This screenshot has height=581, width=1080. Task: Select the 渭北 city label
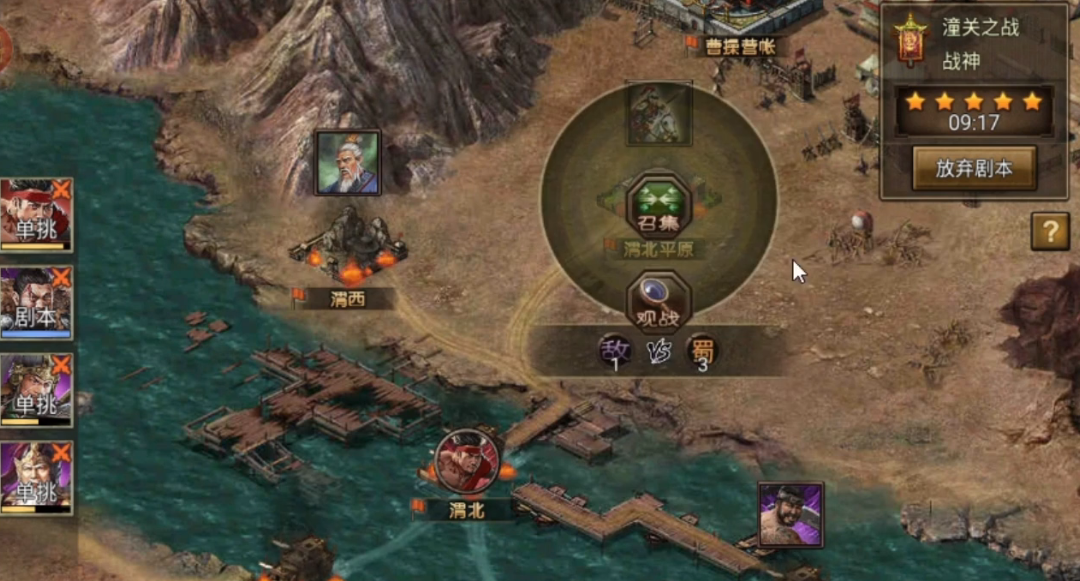466,509
